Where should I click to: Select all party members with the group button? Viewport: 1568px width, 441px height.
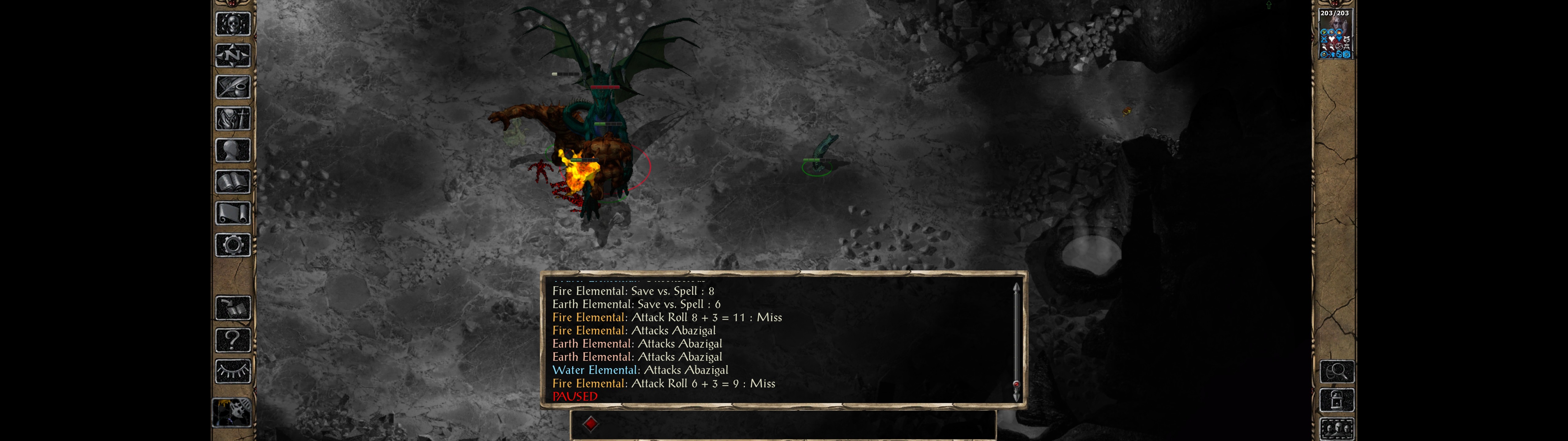point(1337,429)
